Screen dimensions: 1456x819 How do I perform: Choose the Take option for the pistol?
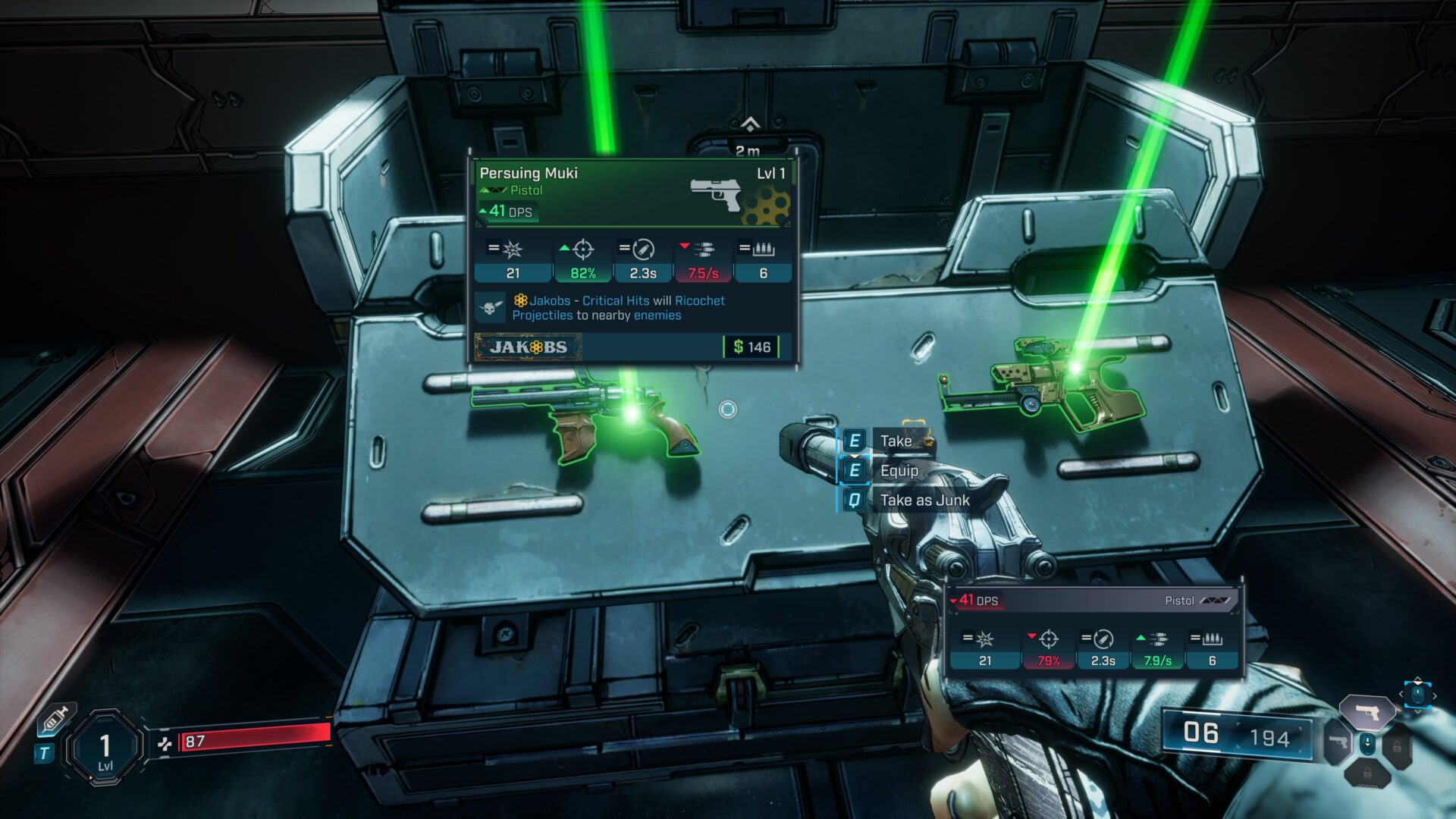[x=895, y=441]
